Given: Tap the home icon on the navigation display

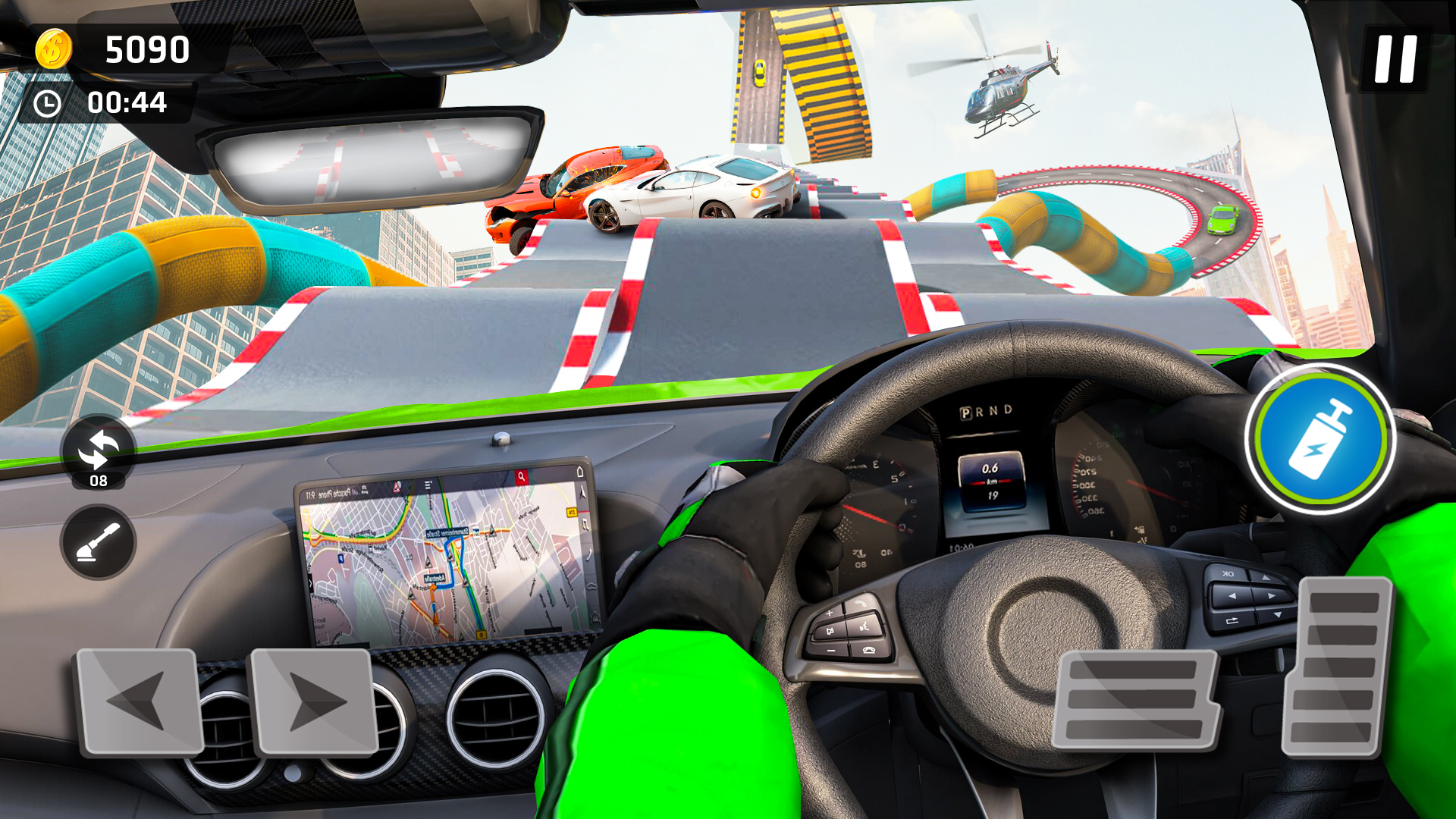Looking at the screenshot, I should (579, 472).
